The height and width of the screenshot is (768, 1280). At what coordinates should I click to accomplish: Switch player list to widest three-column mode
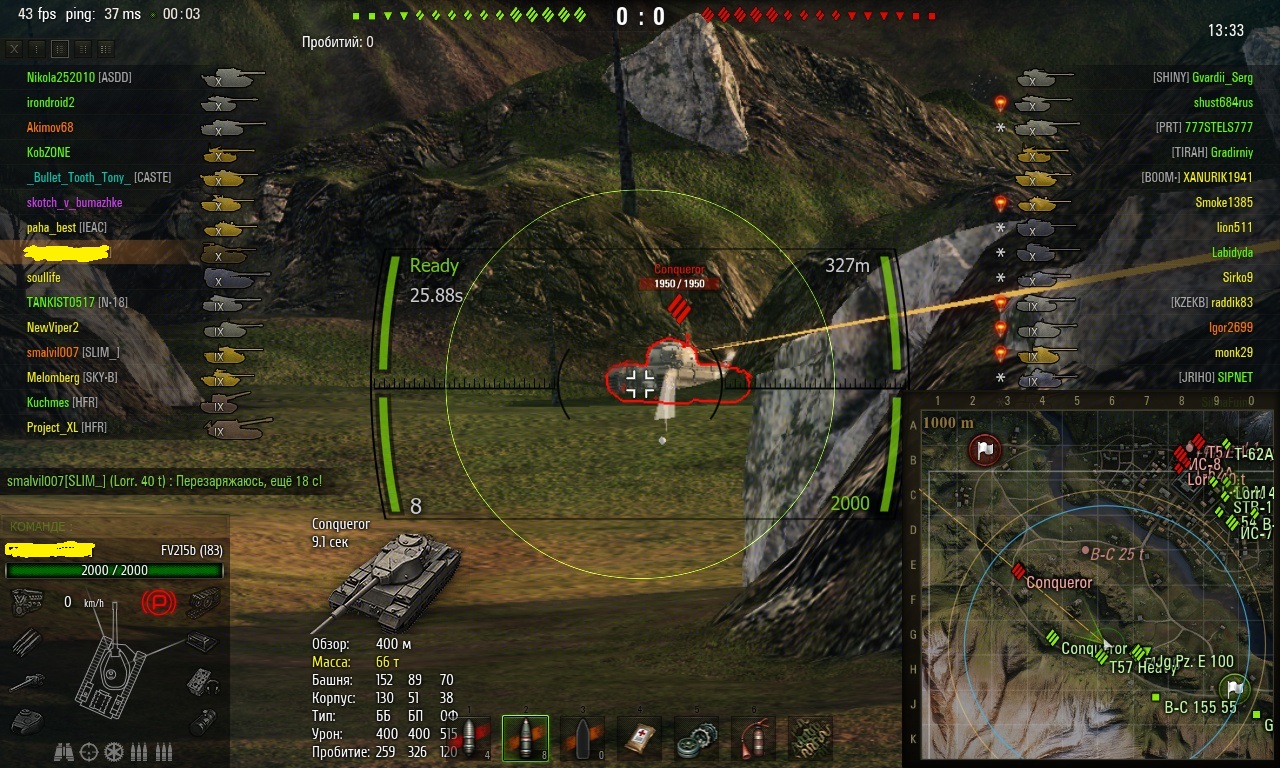pyautogui.click(x=105, y=48)
